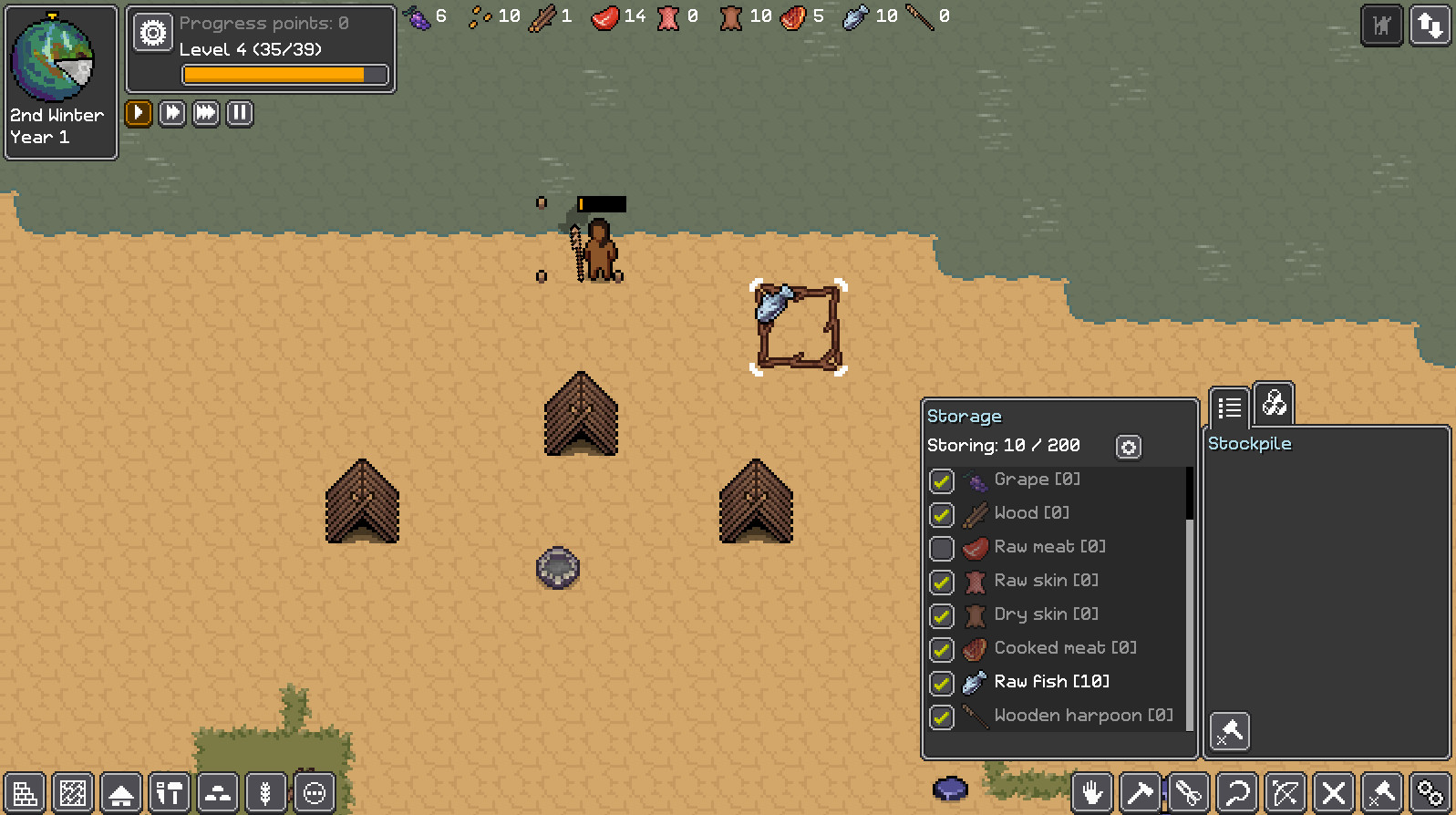Open the gear icon beside Progress points
Image resolution: width=1456 pixels, height=815 pixels.
point(153,33)
